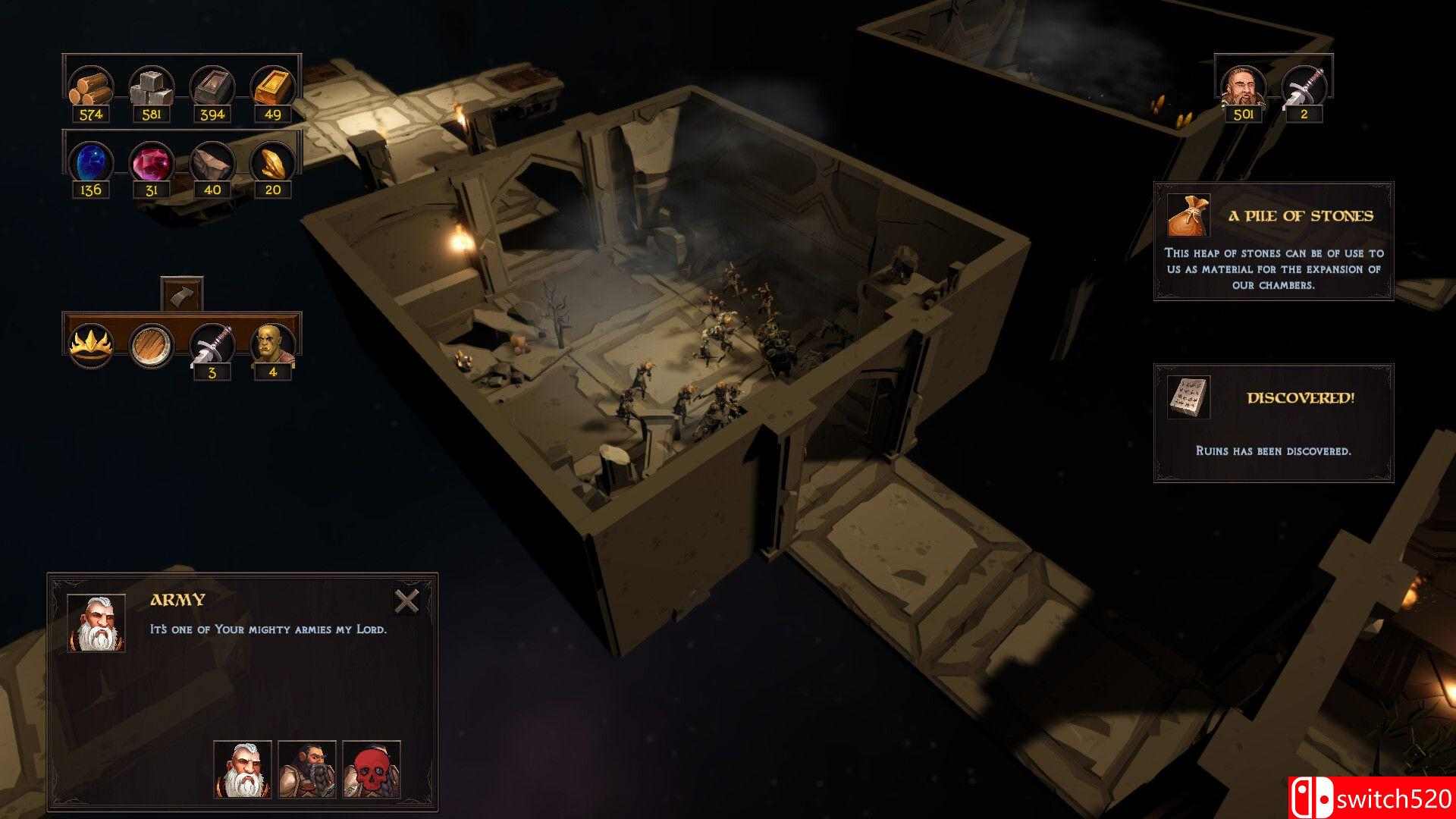Pick the white-bearded dwarf in the bottom unit row
Viewport: 1456px width, 819px height.
pos(243,770)
